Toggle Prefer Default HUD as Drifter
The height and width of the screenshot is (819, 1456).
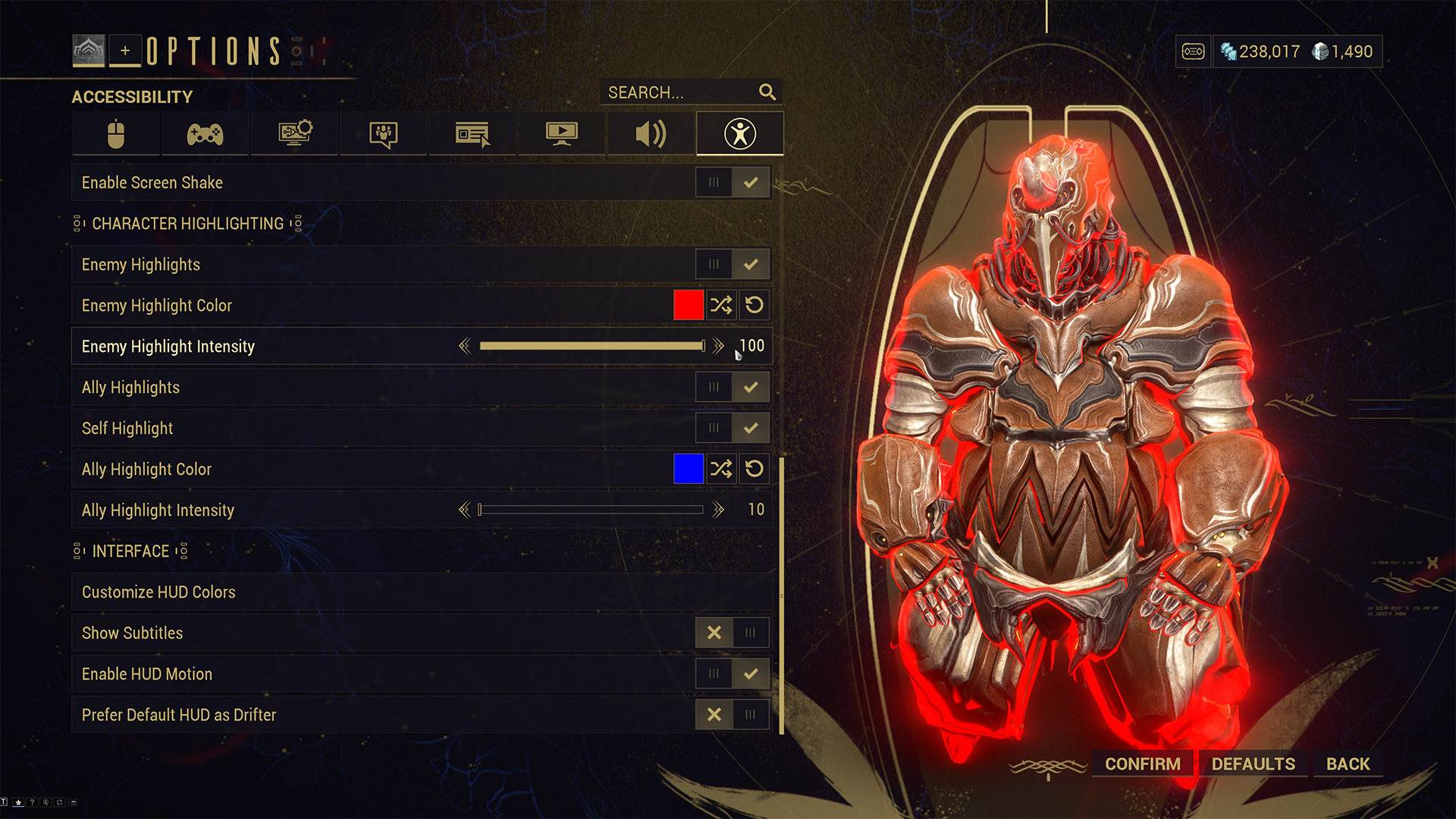click(733, 715)
